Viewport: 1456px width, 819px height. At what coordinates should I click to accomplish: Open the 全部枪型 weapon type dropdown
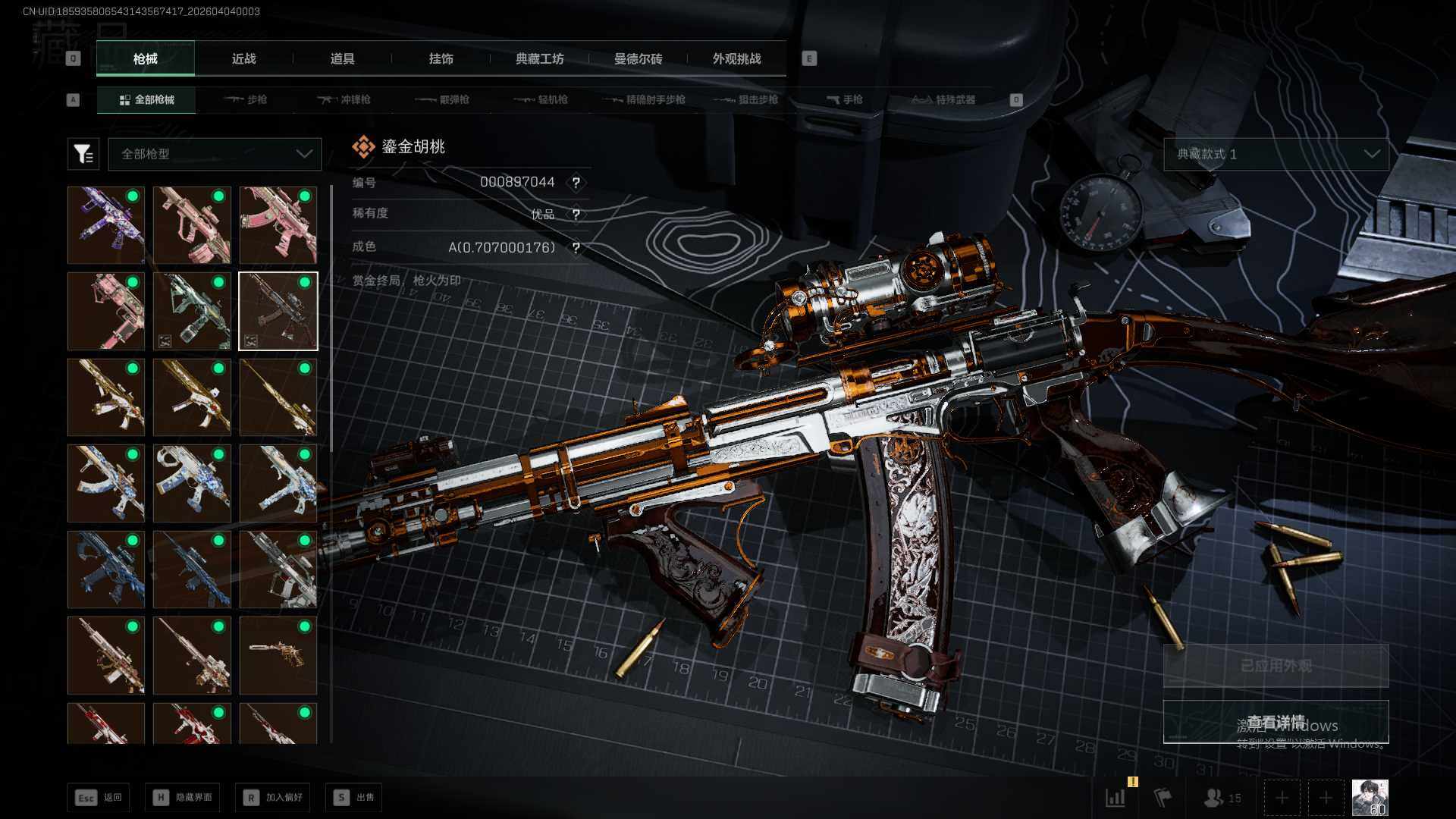point(215,154)
